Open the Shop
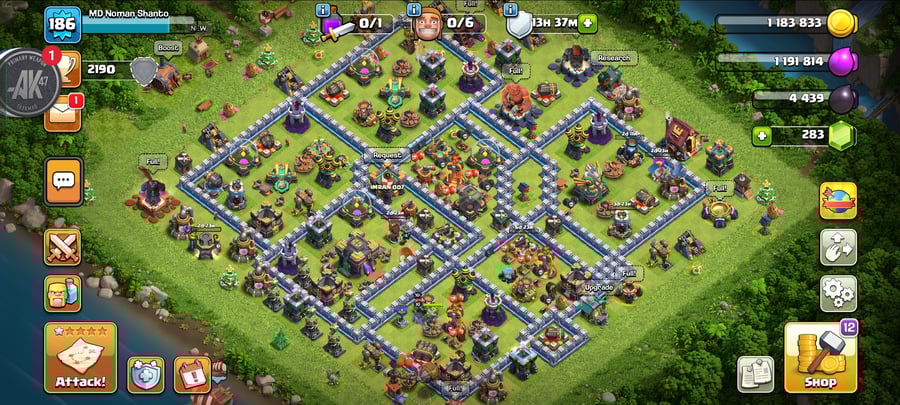The image size is (900, 405). point(820,357)
